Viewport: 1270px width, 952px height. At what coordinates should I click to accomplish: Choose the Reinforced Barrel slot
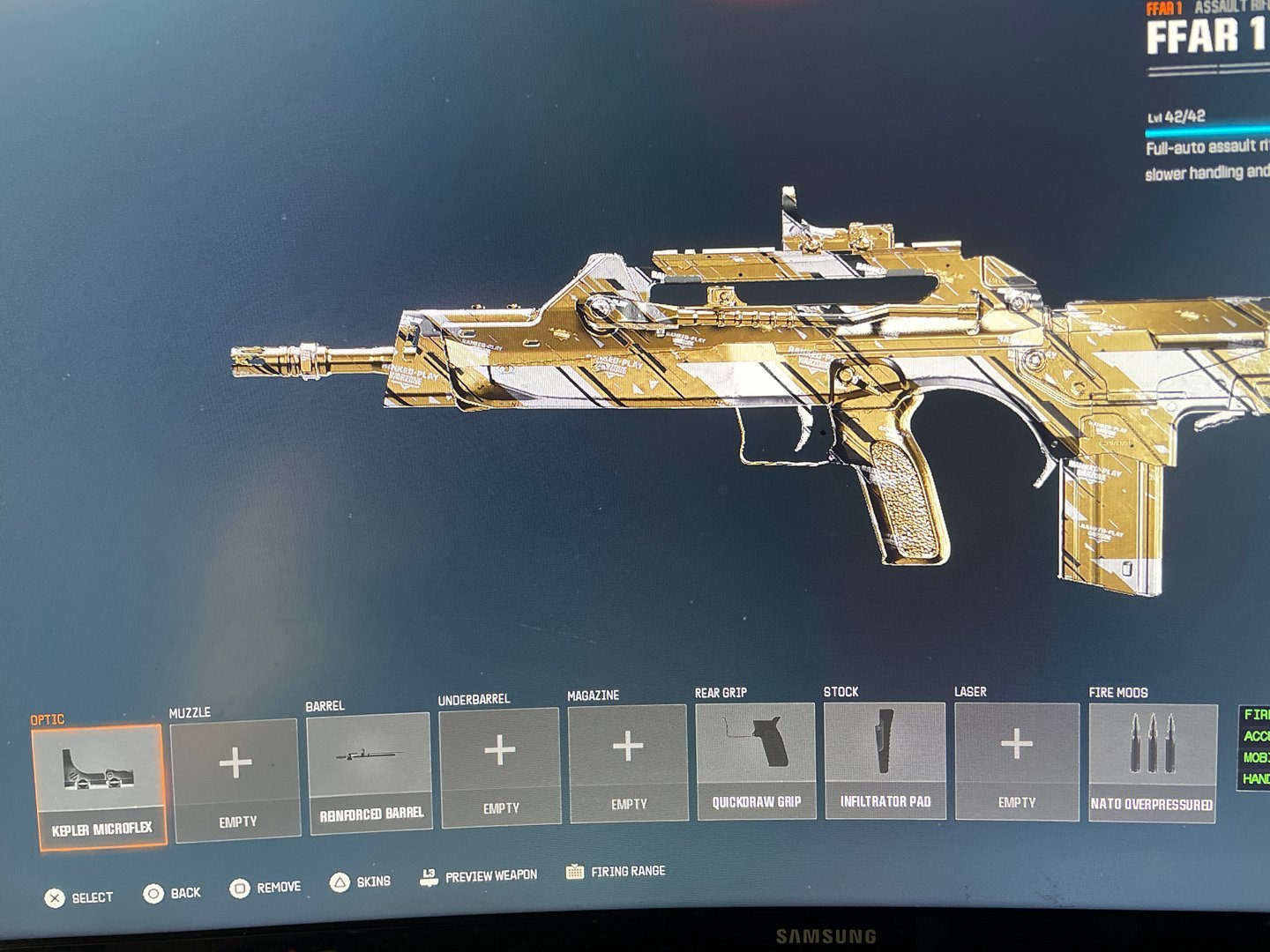(x=370, y=771)
